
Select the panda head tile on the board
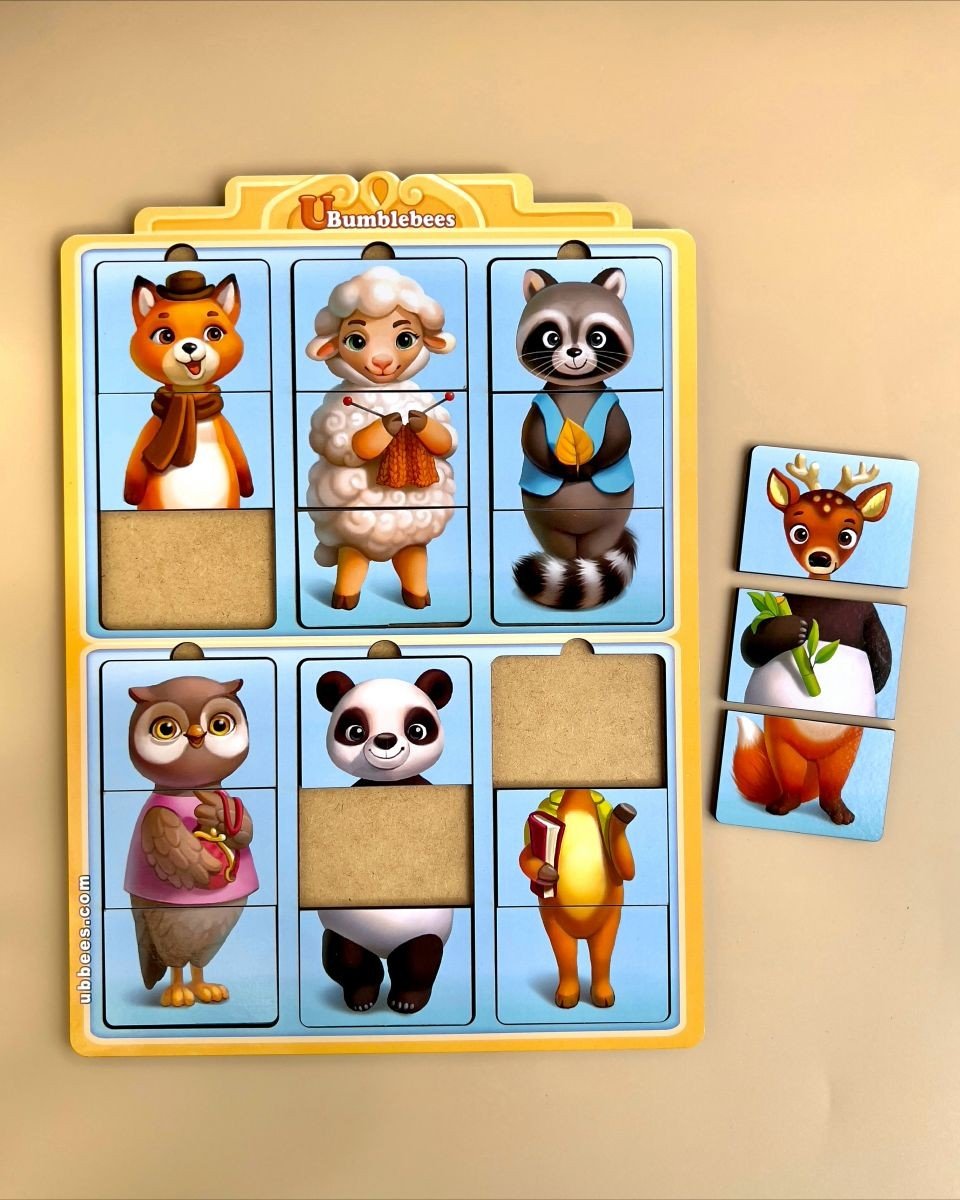pos(385,720)
